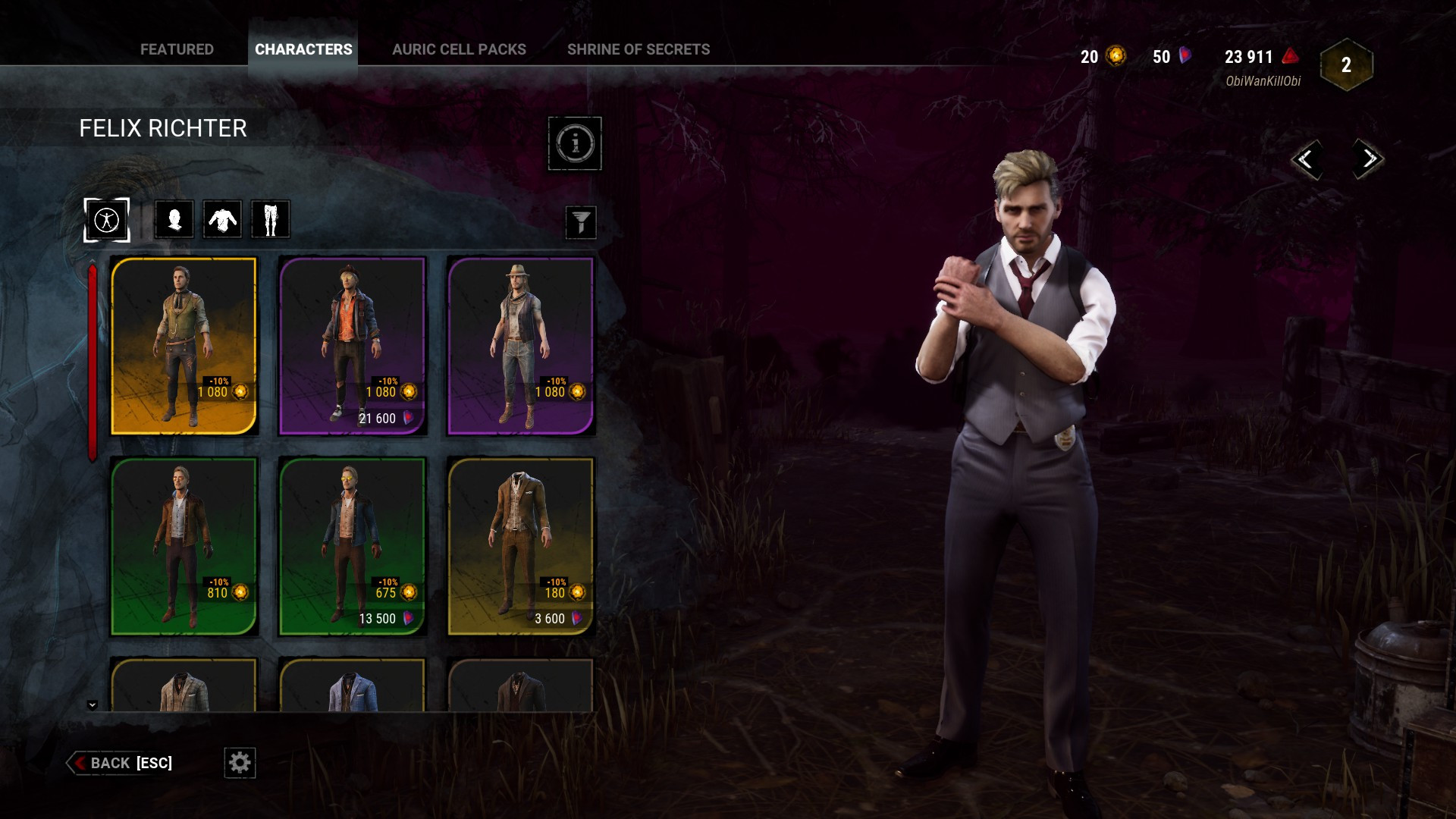Select the legs cosmetics filter icon
The height and width of the screenshot is (819, 1456).
click(271, 219)
